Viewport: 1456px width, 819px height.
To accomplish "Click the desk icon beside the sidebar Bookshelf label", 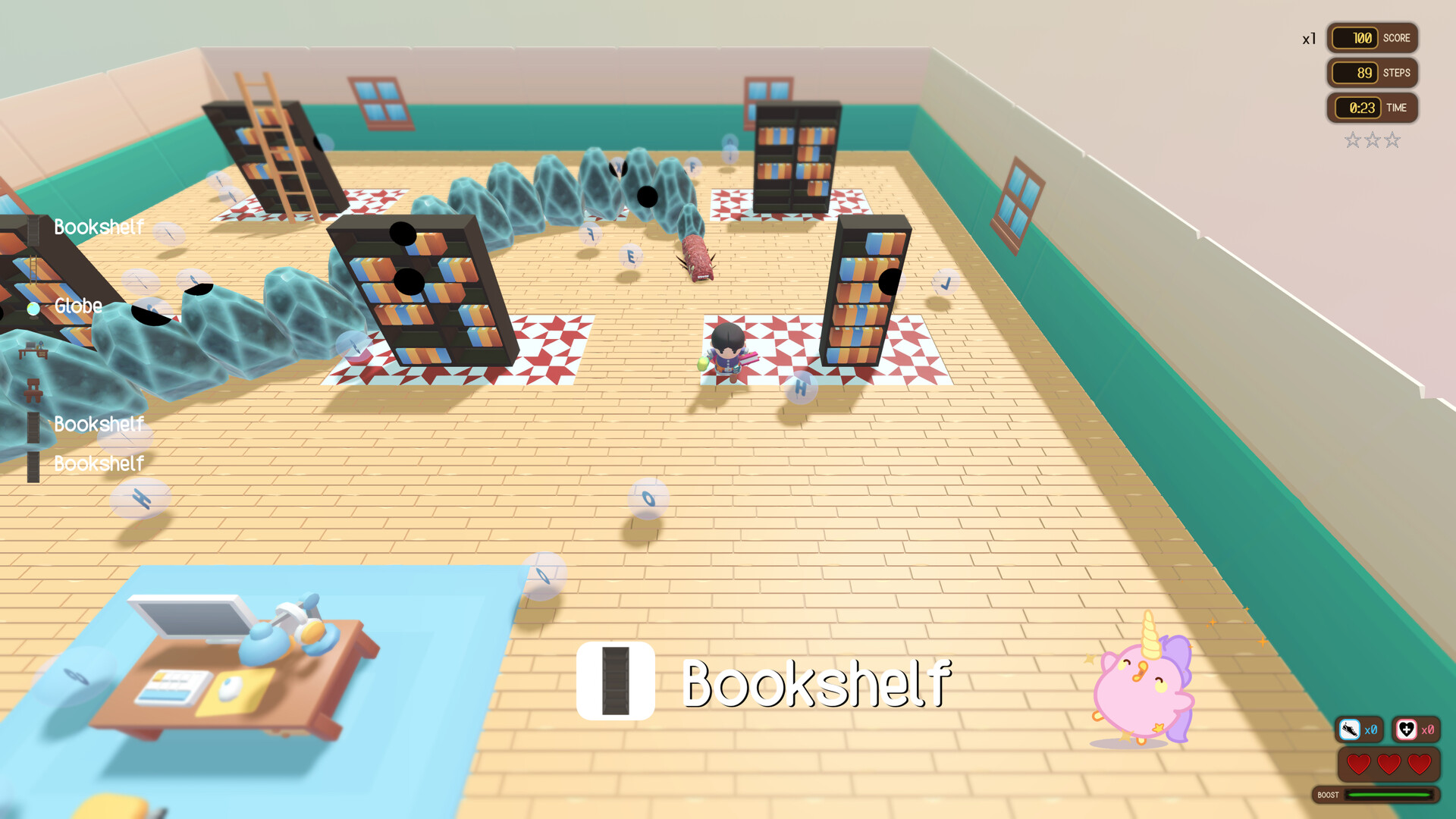I will click(x=33, y=351).
